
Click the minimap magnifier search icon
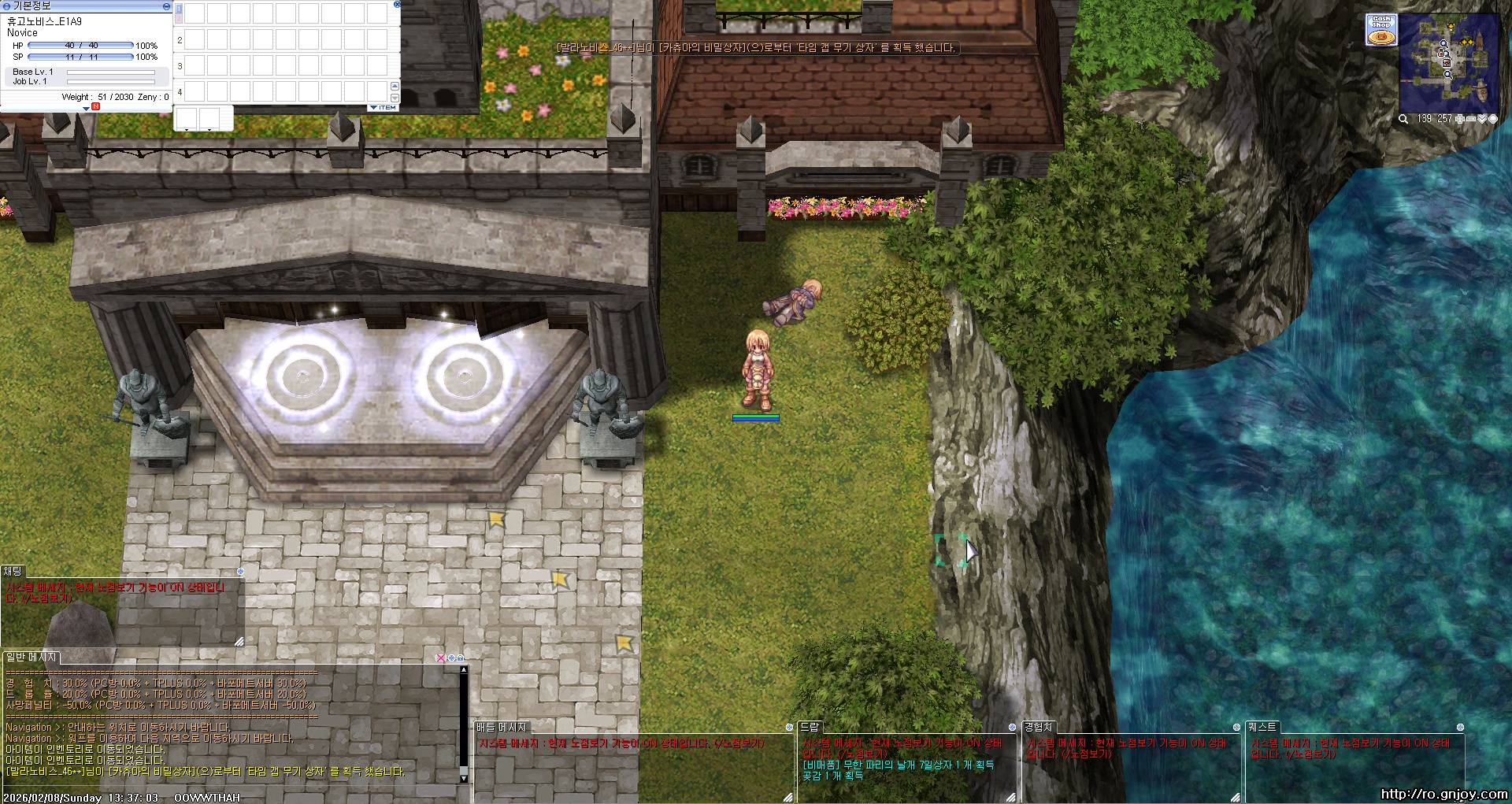(x=1403, y=119)
